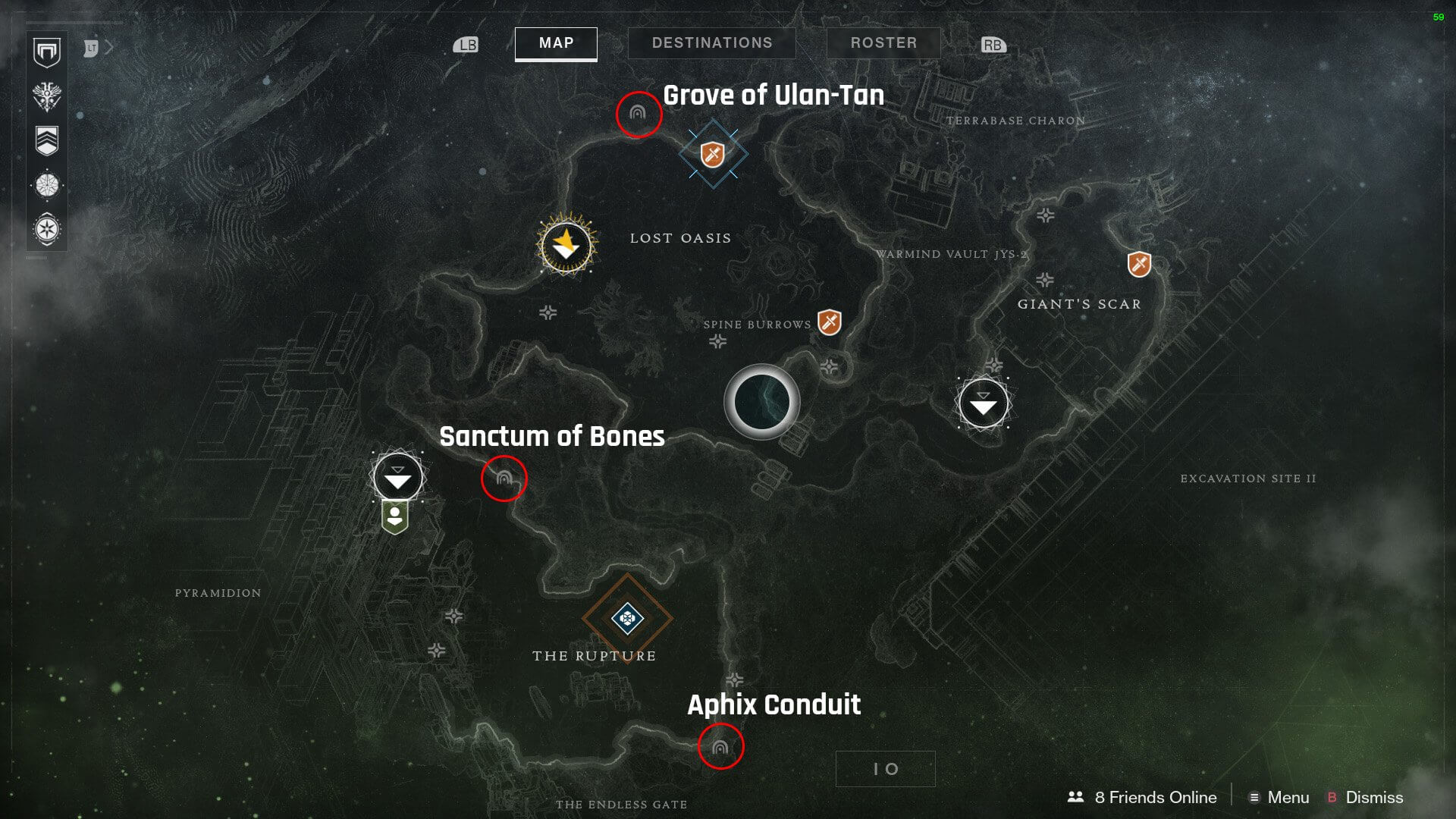The width and height of the screenshot is (1456, 819).
Task: Open the Spine Burrows adventure shield marker
Action: (830, 322)
